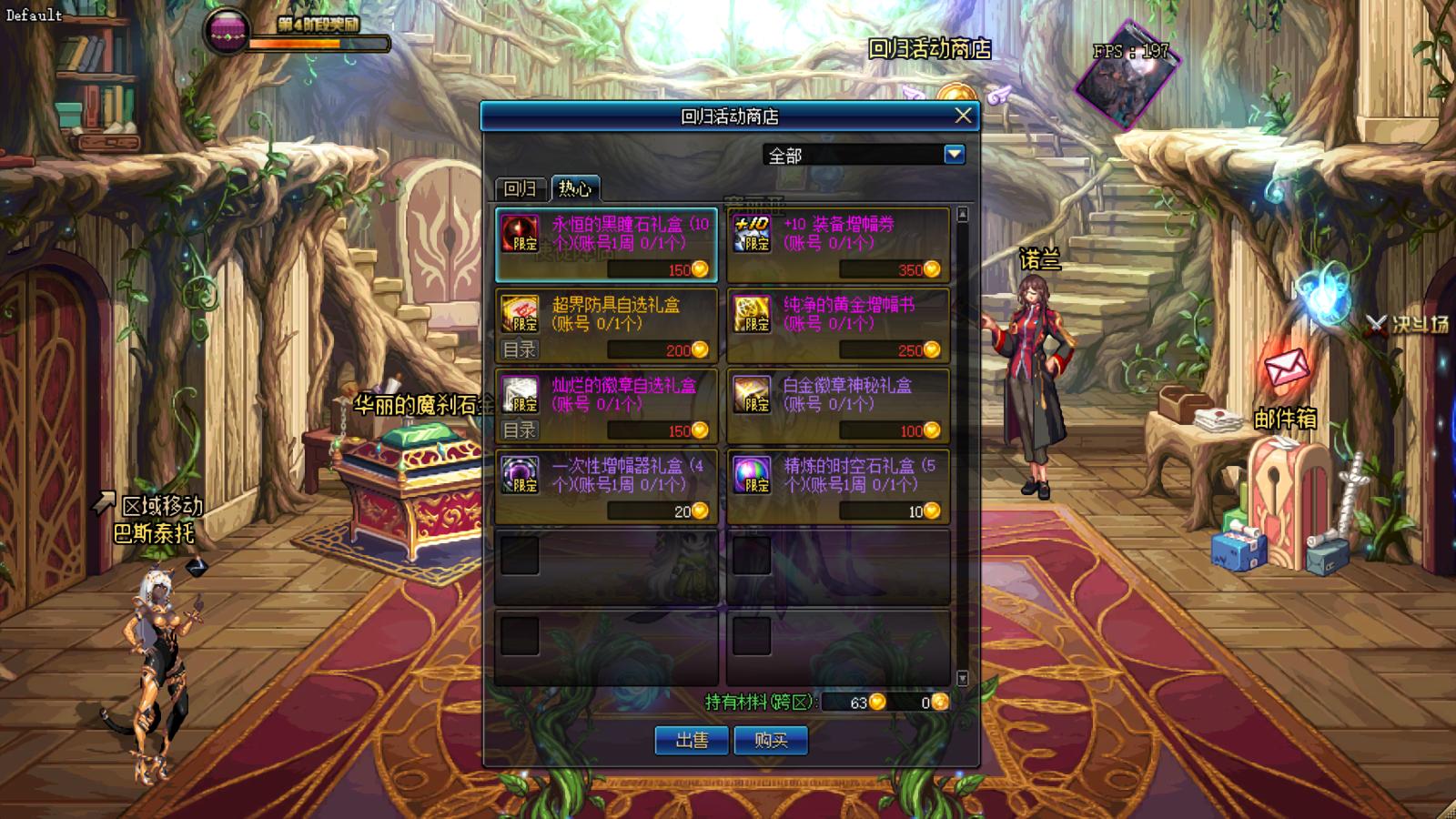
Task: Open 目录 list for 超界防具自选礼盒
Action: point(520,349)
